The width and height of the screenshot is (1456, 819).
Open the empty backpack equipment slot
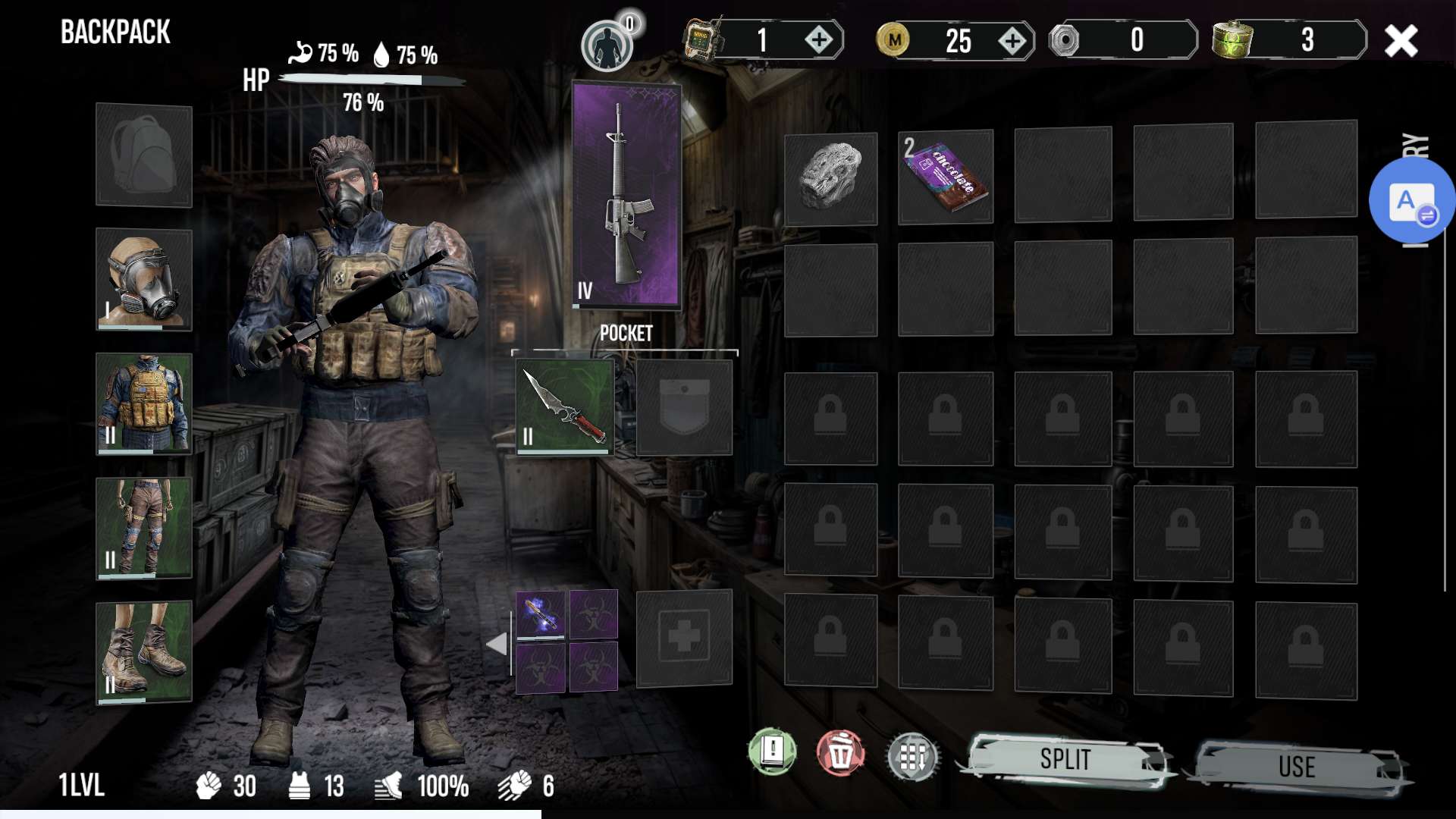[x=143, y=155]
